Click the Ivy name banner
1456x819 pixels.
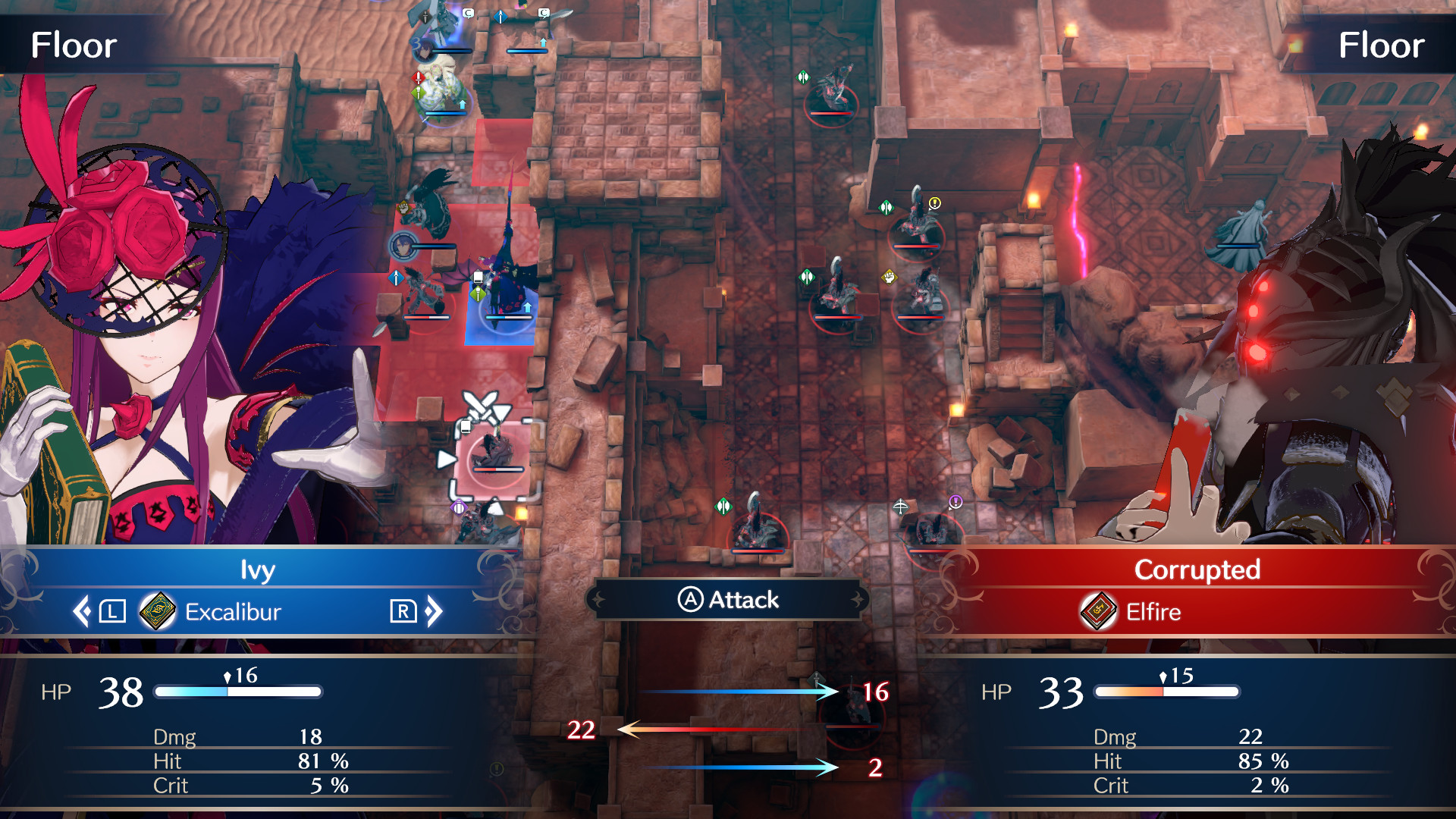point(259,570)
